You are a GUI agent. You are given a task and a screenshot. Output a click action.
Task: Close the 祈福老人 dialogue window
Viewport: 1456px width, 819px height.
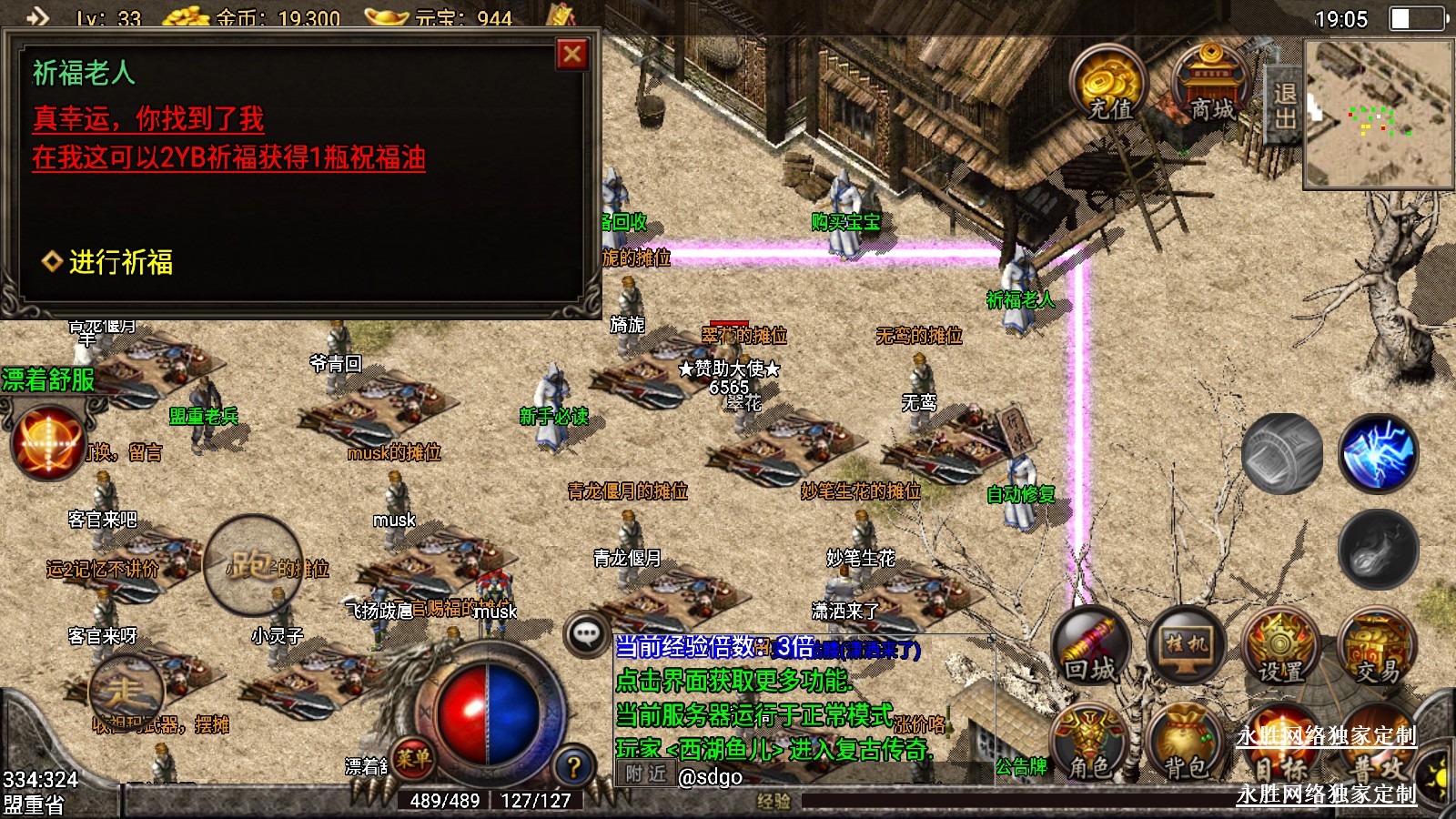(572, 55)
